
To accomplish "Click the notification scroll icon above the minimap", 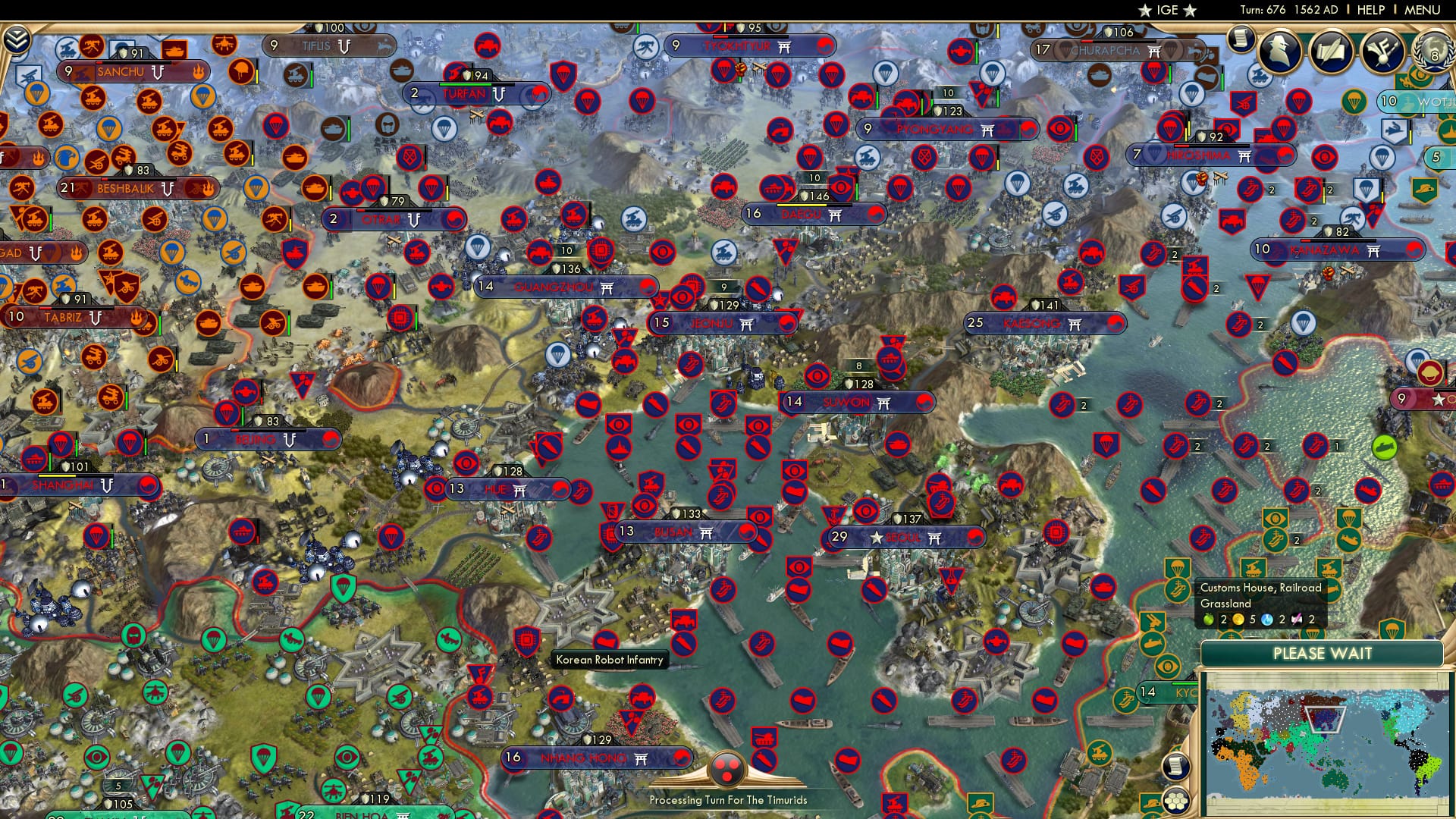I will tap(1177, 767).
